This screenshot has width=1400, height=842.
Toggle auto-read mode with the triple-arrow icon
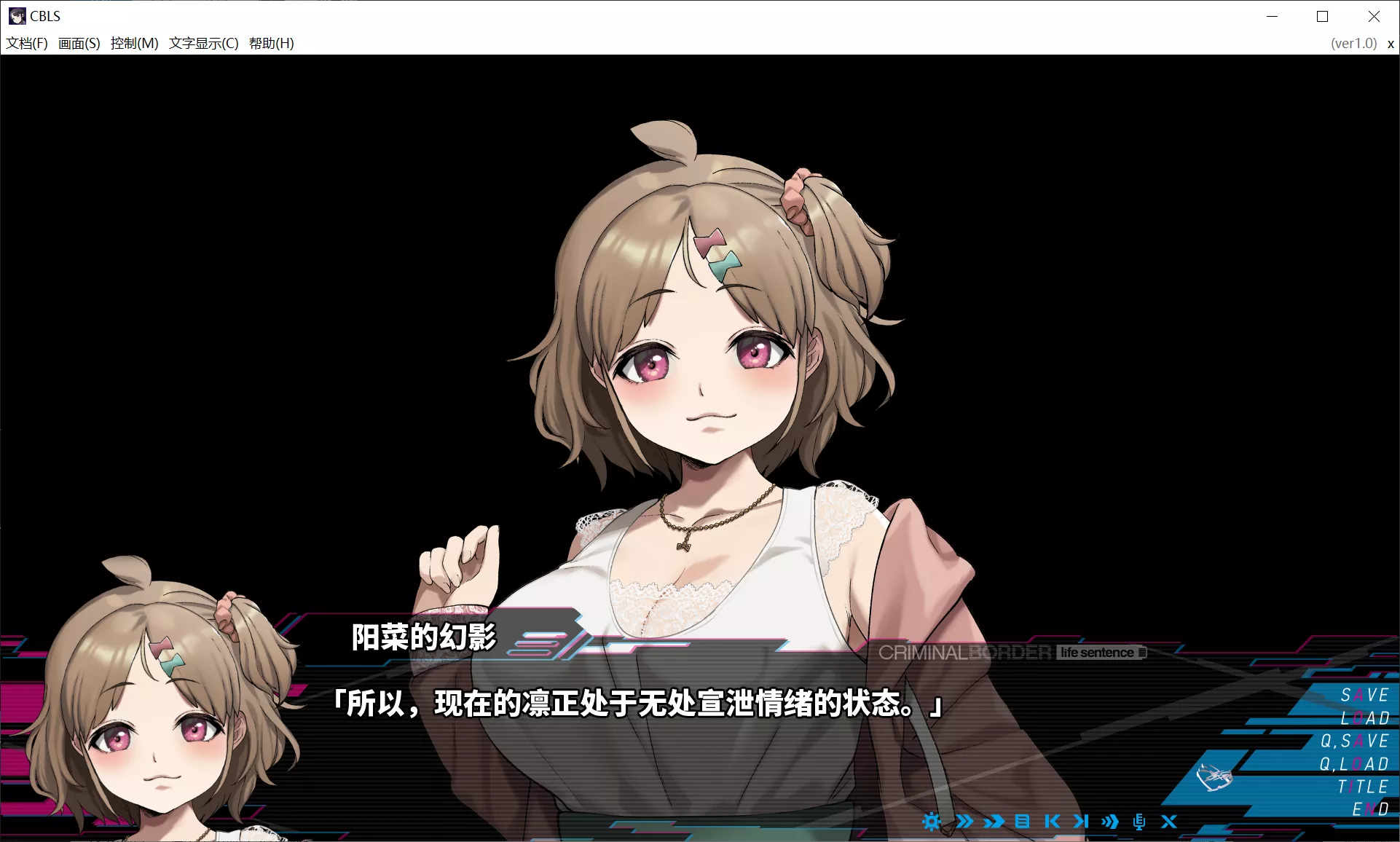(x=1110, y=822)
